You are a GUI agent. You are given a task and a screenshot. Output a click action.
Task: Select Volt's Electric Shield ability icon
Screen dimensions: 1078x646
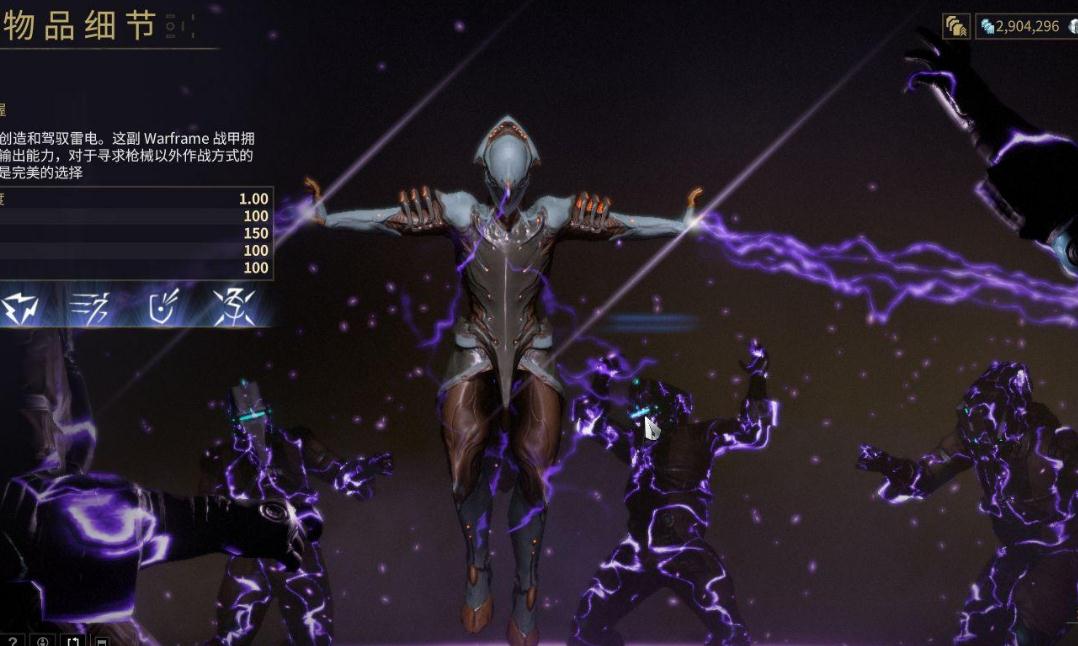pos(163,307)
